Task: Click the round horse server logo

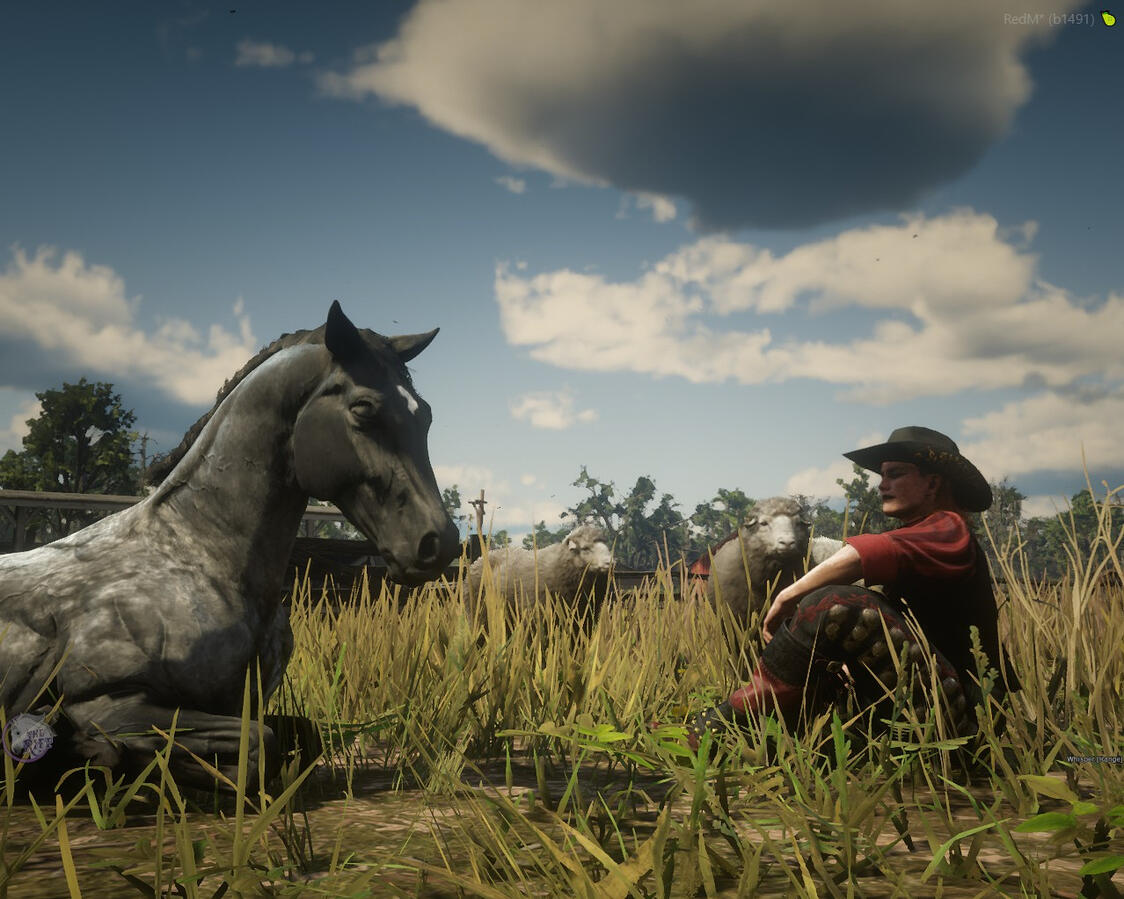Action: coord(28,738)
